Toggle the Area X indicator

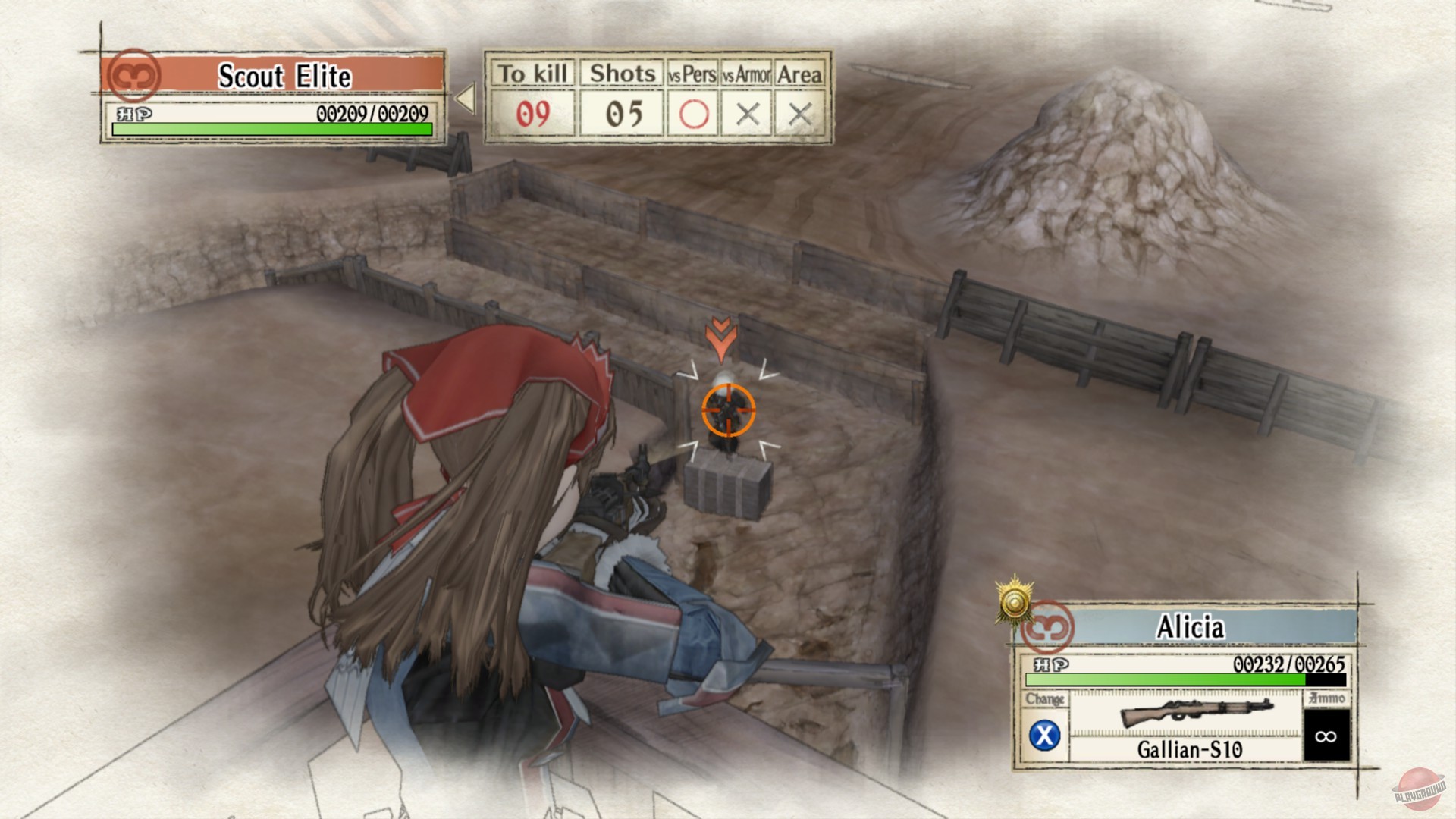(801, 115)
